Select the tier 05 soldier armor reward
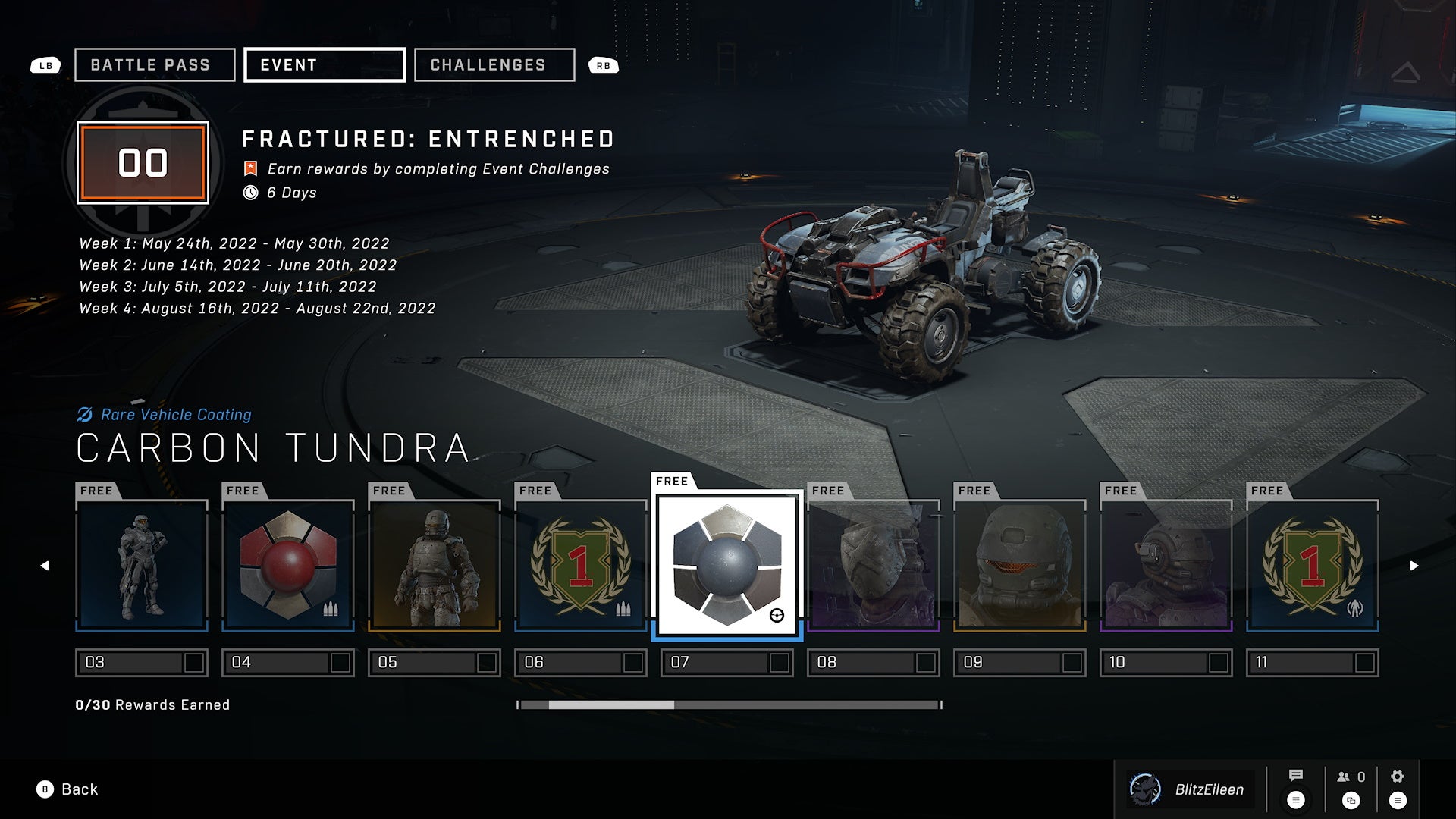This screenshot has height=819, width=1456. tap(435, 565)
